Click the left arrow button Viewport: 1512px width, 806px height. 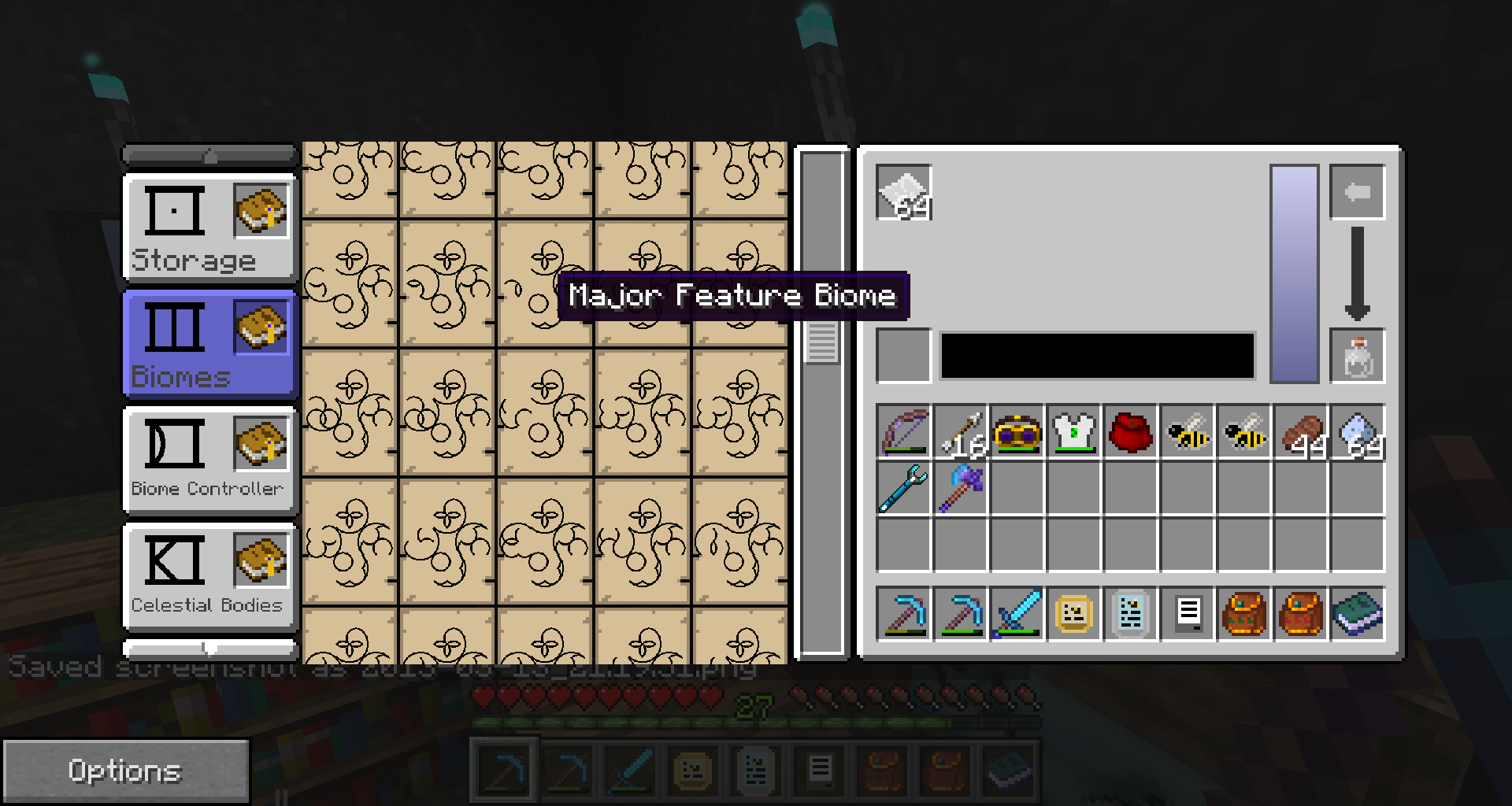coord(1357,192)
